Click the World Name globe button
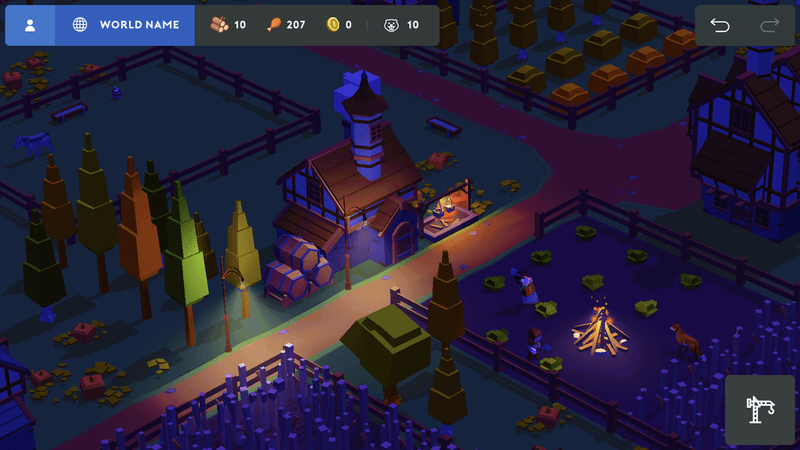 coord(125,25)
